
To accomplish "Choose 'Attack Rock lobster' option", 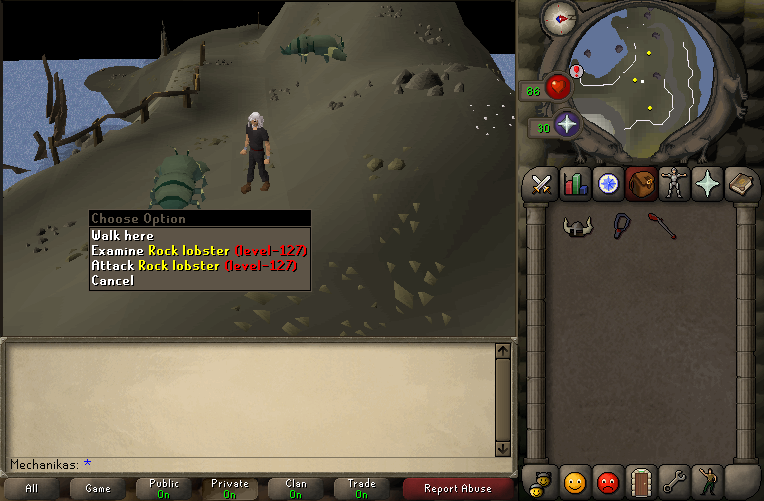I will 198,265.
